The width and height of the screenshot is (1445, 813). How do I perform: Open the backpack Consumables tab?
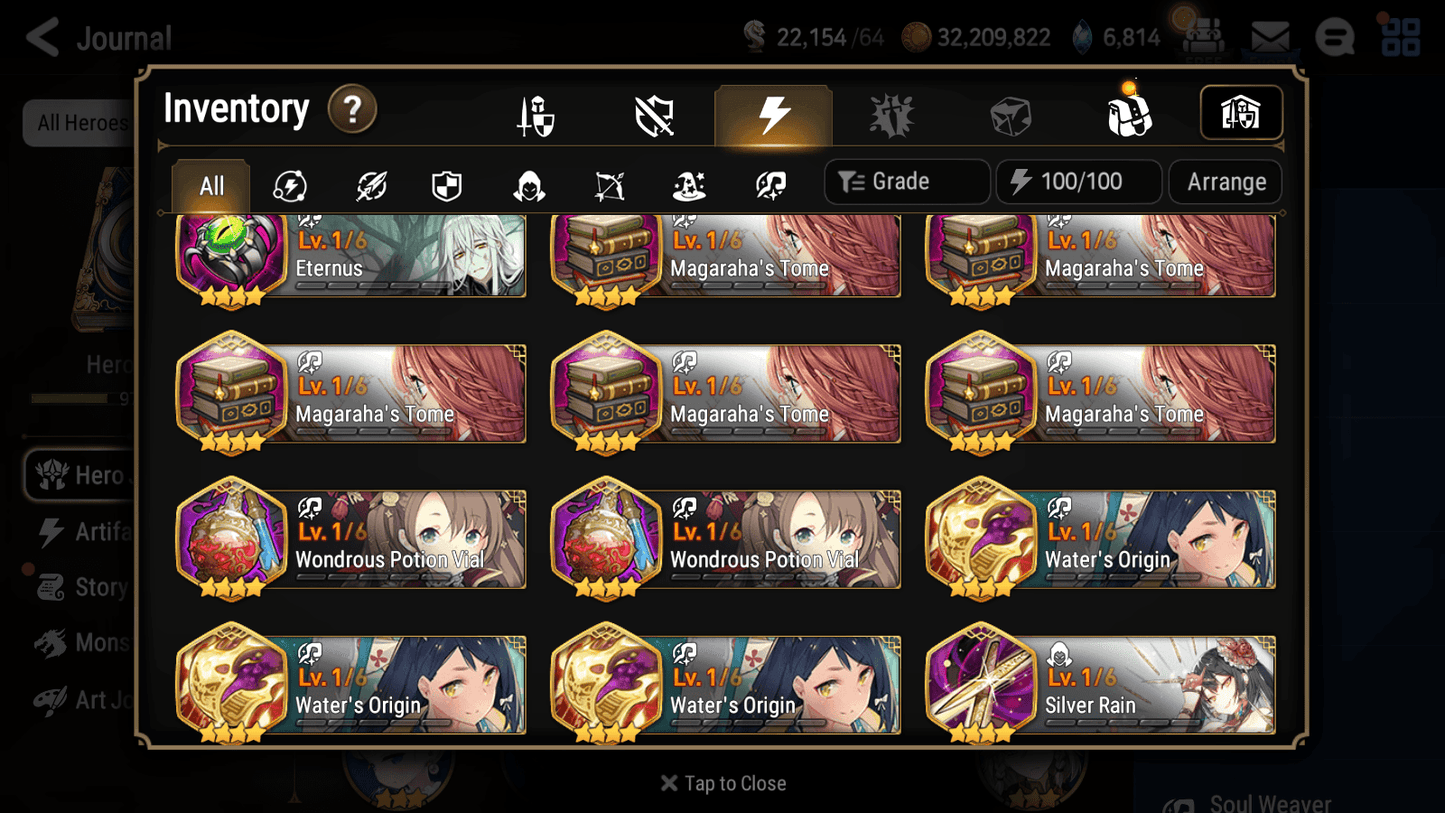(1128, 113)
